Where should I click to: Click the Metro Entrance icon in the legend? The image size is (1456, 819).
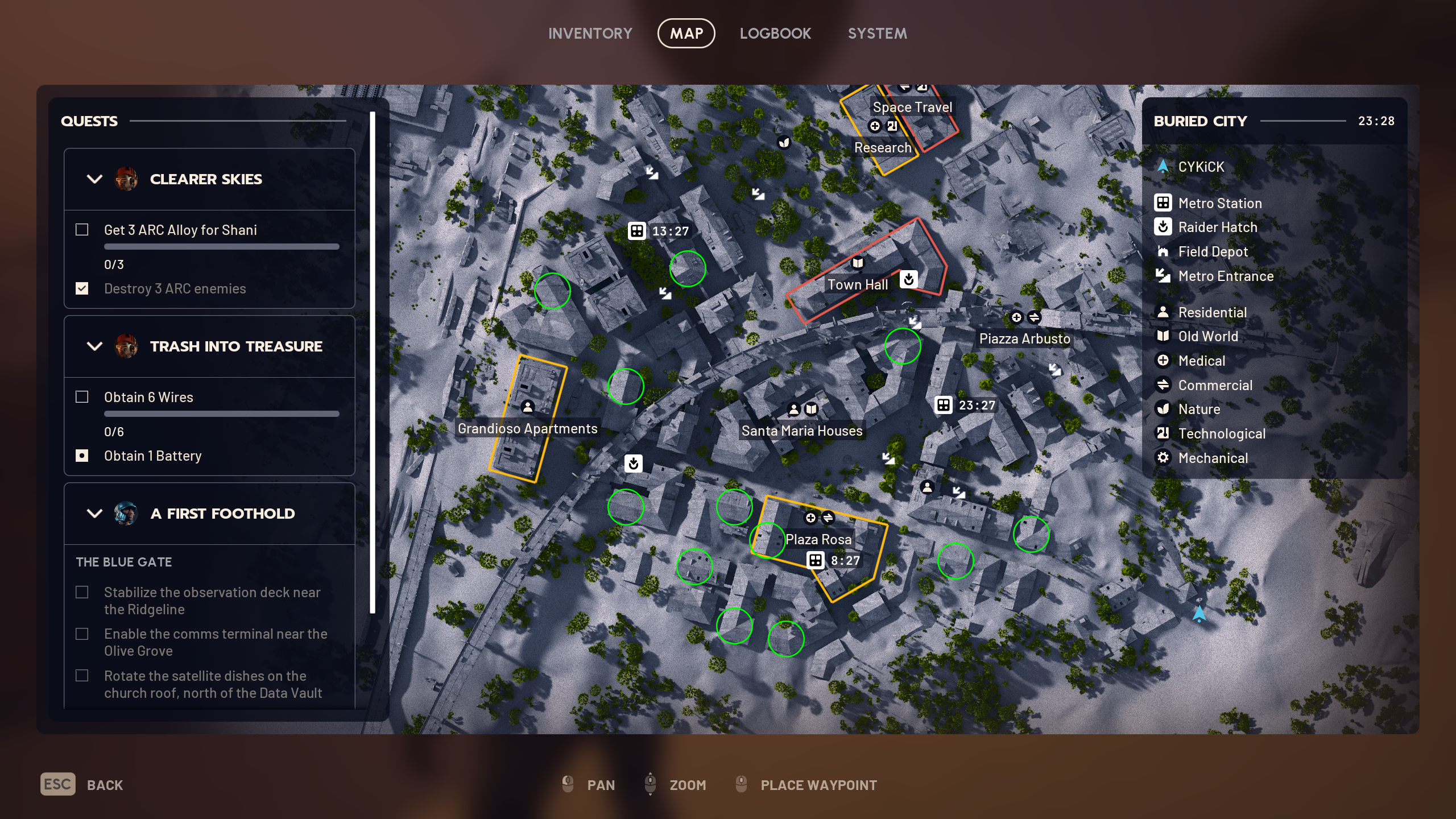pyautogui.click(x=1164, y=276)
